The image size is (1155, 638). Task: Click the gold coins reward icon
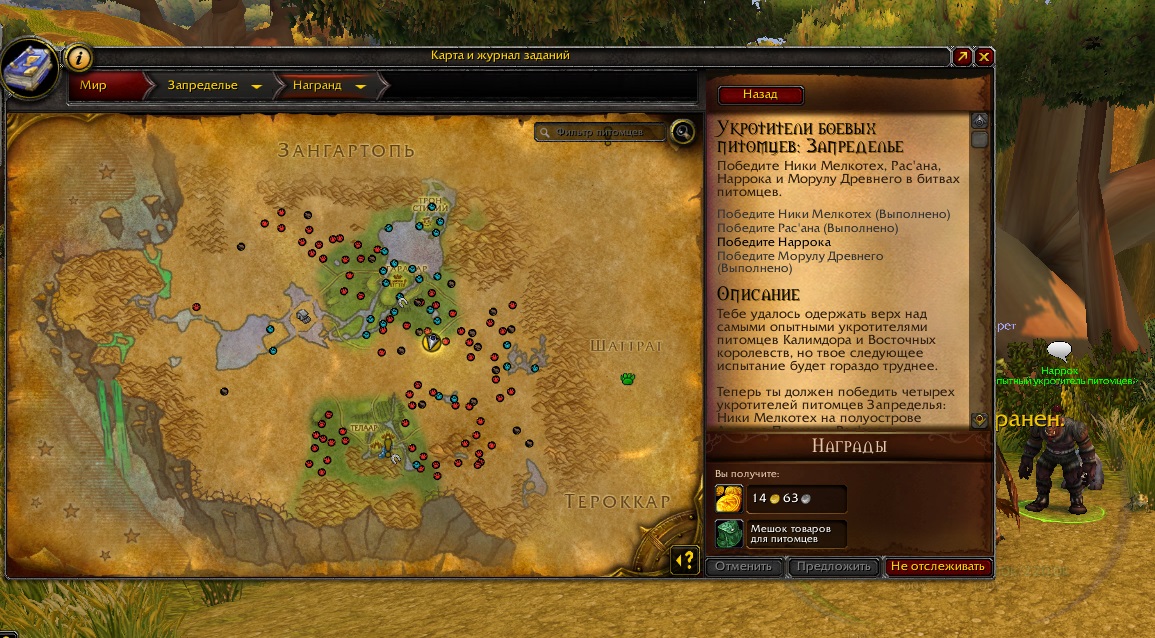click(729, 498)
